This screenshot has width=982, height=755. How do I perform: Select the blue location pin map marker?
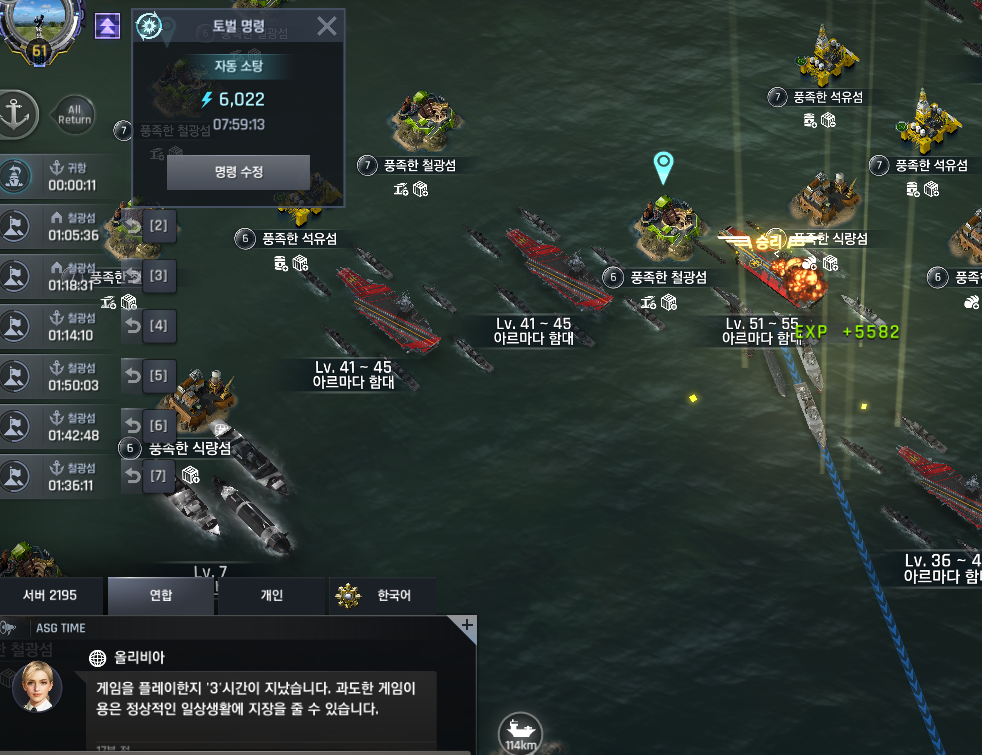coord(662,169)
